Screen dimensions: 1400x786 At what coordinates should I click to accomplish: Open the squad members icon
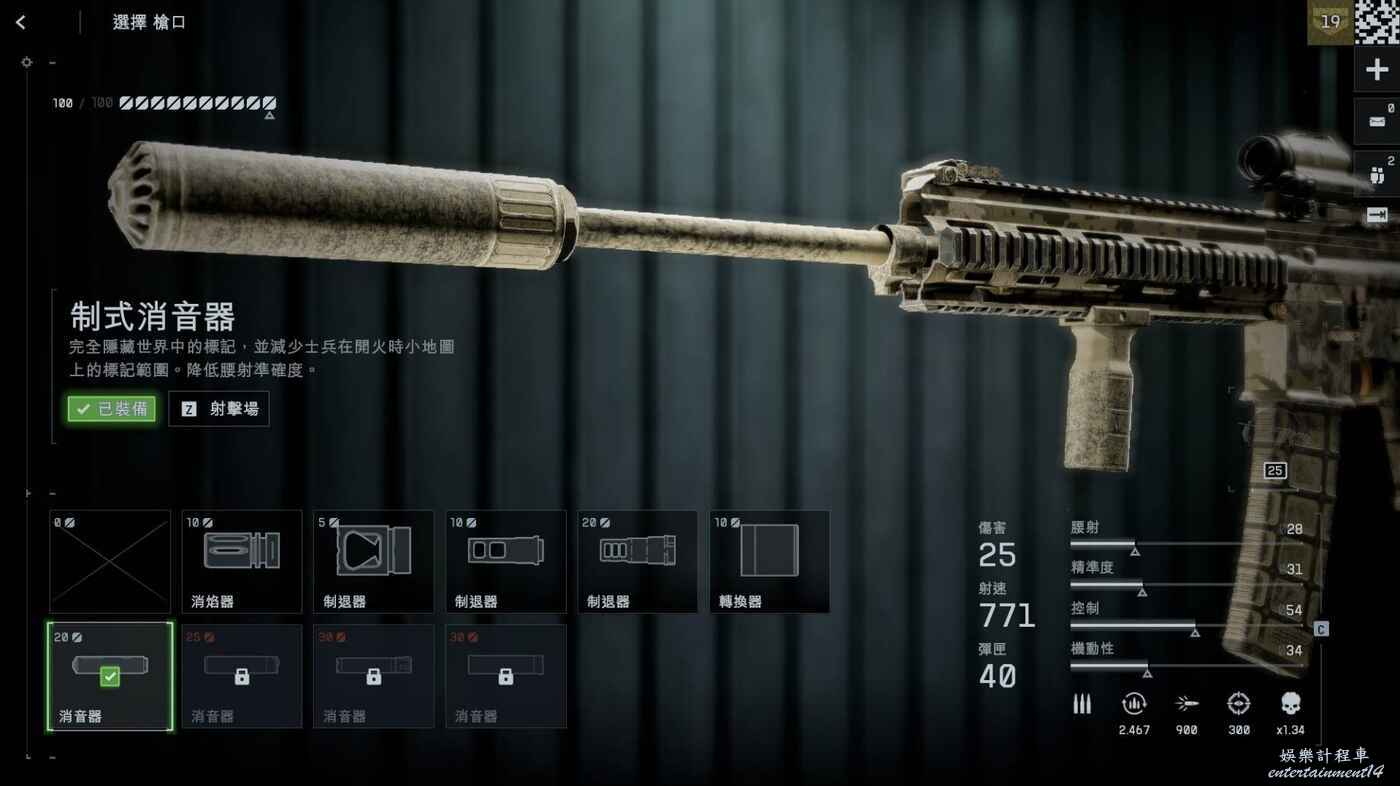[1377, 173]
